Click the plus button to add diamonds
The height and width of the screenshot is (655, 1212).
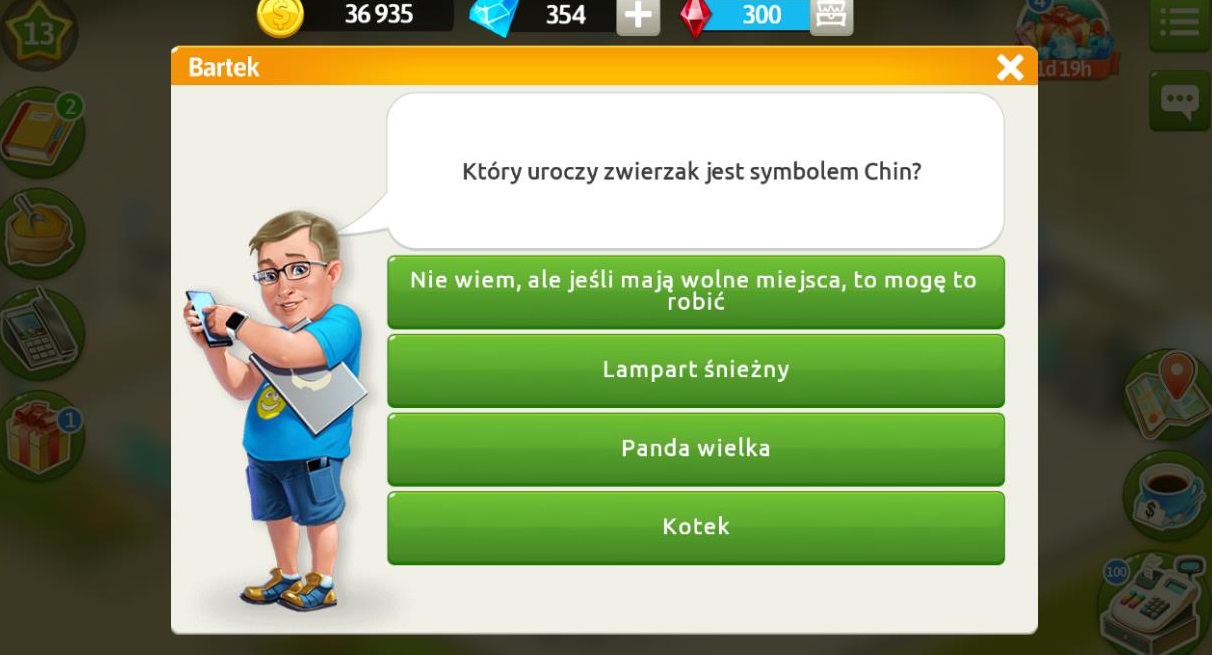pyautogui.click(x=637, y=16)
